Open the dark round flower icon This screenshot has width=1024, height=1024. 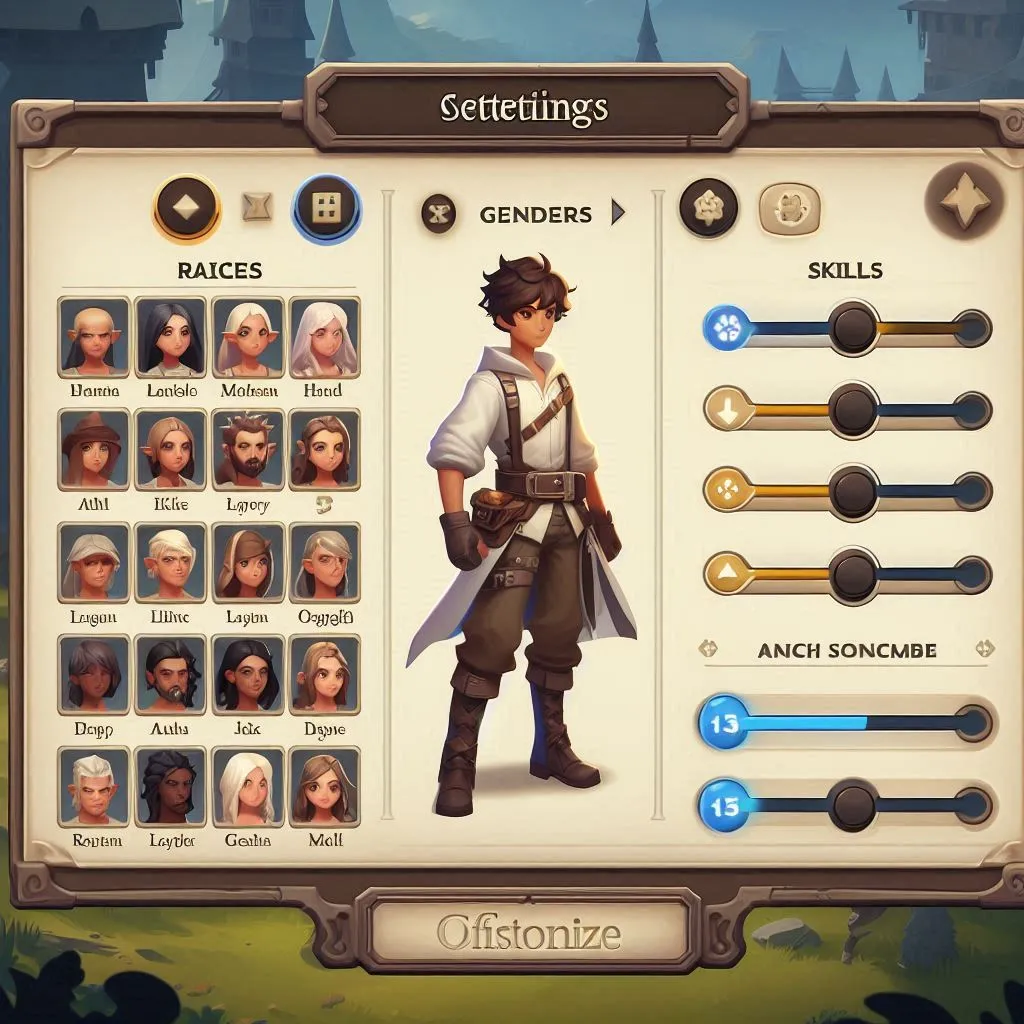[x=708, y=209]
